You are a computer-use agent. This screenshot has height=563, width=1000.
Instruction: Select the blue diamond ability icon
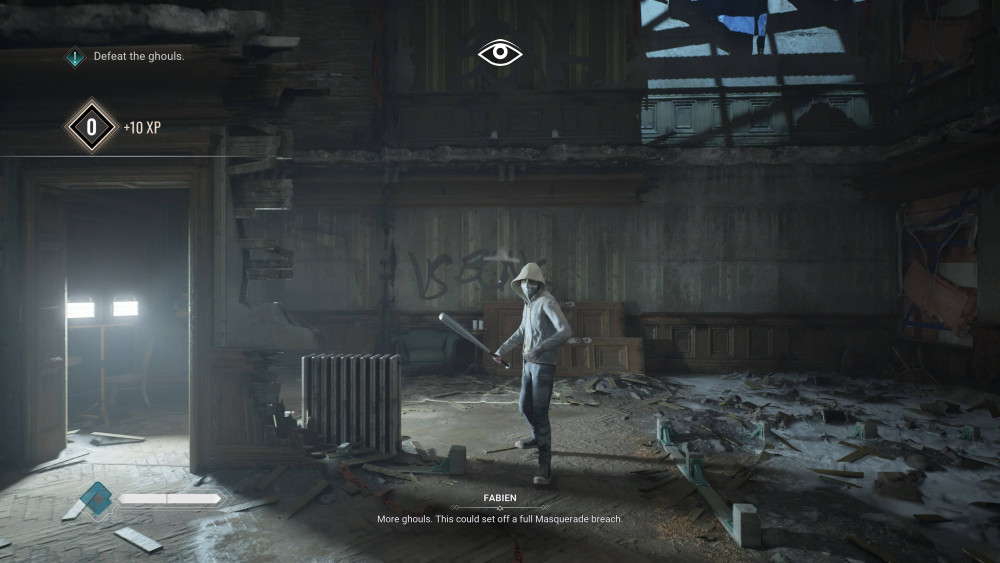(x=97, y=498)
